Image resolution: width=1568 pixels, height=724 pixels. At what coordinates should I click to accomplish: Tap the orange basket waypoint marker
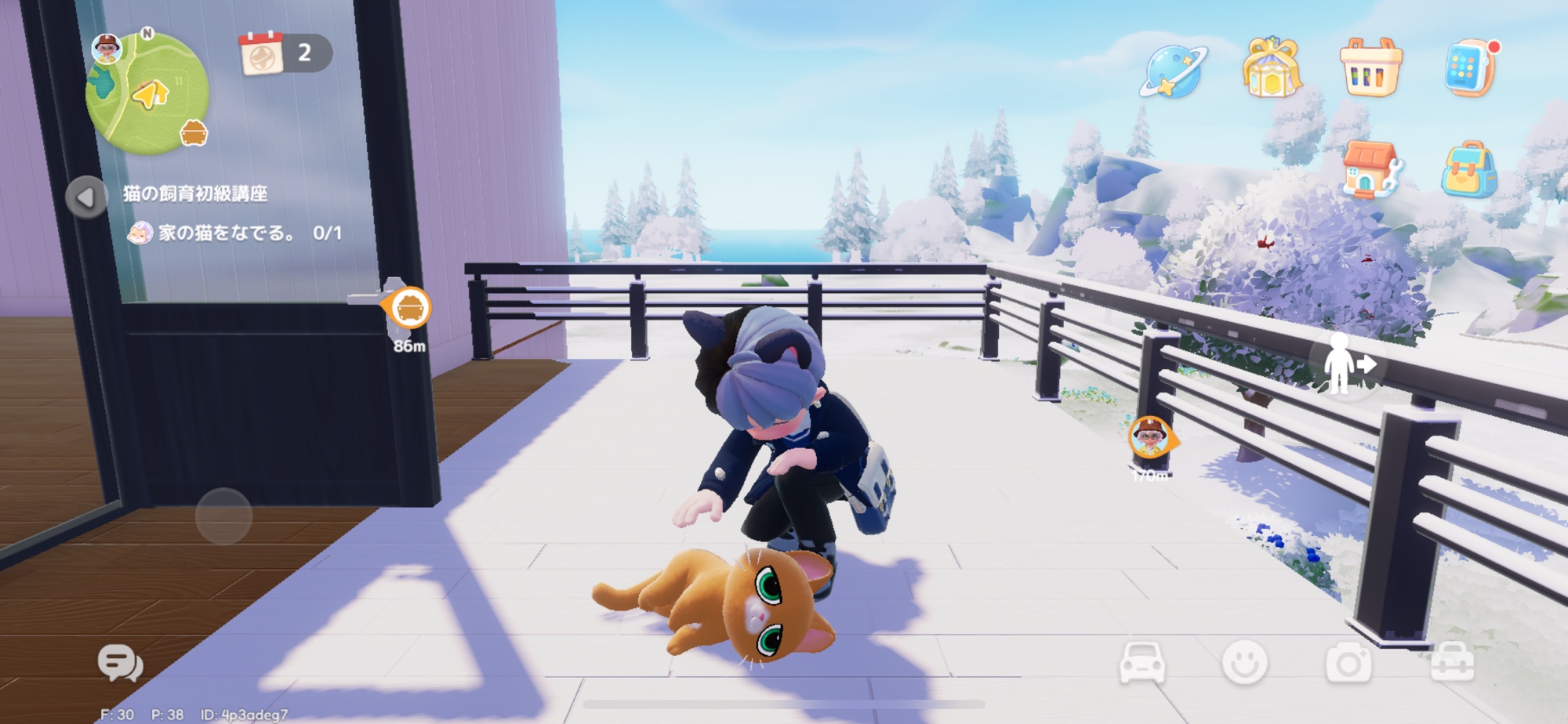[408, 307]
